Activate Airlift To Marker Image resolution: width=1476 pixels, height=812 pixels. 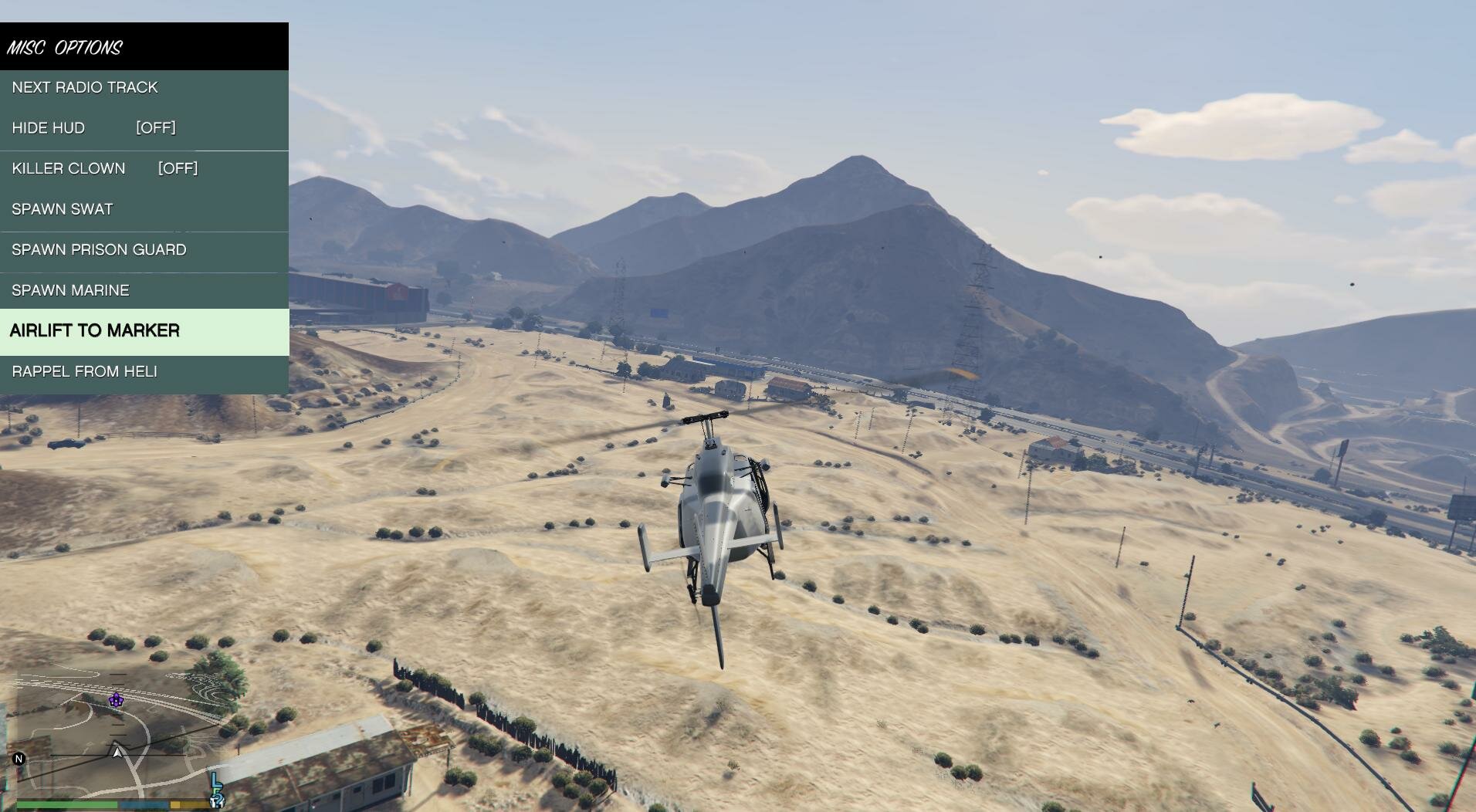(x=95, y=331)
